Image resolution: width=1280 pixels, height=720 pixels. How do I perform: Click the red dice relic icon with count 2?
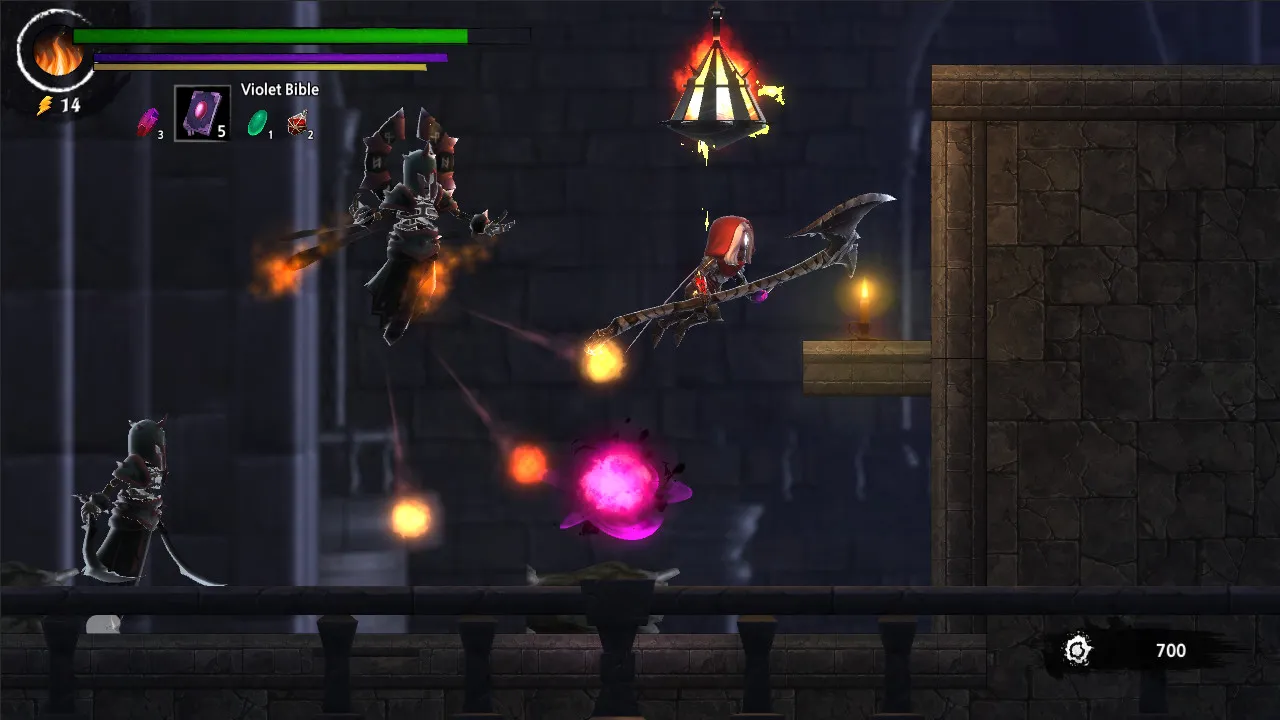point(298,122)
